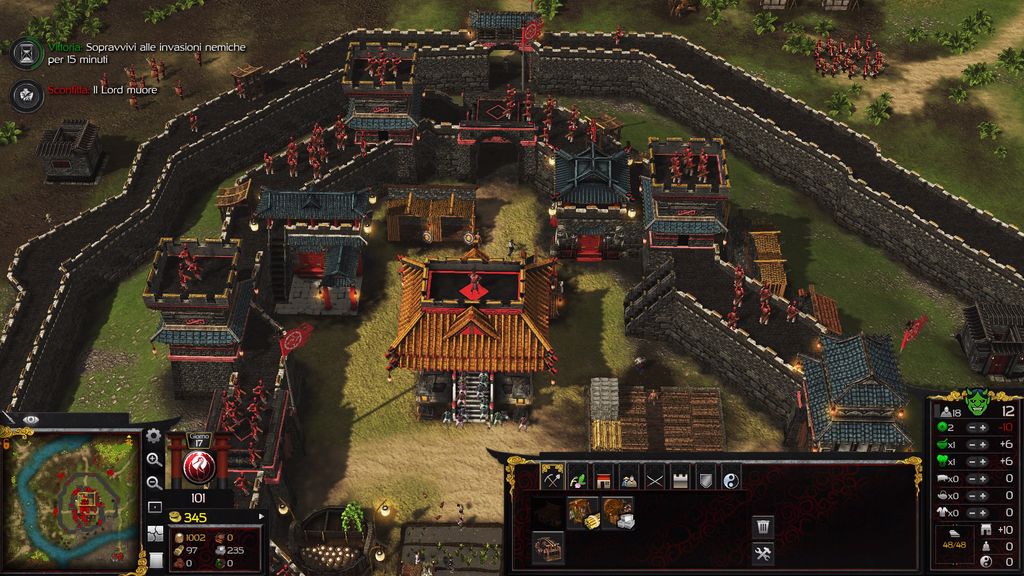Expand the resources panel arrow beside gold

(262, 517)
